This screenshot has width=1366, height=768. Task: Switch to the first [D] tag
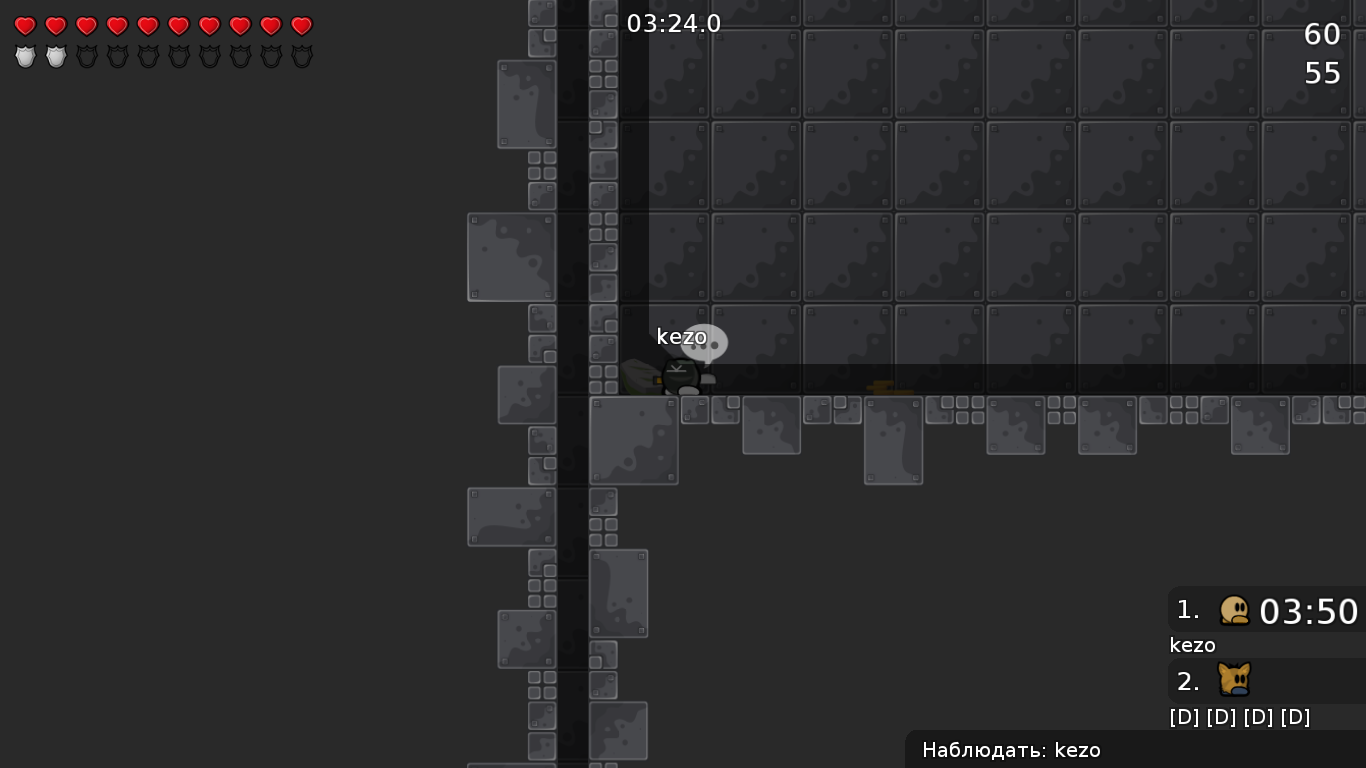pos(1184,716)
